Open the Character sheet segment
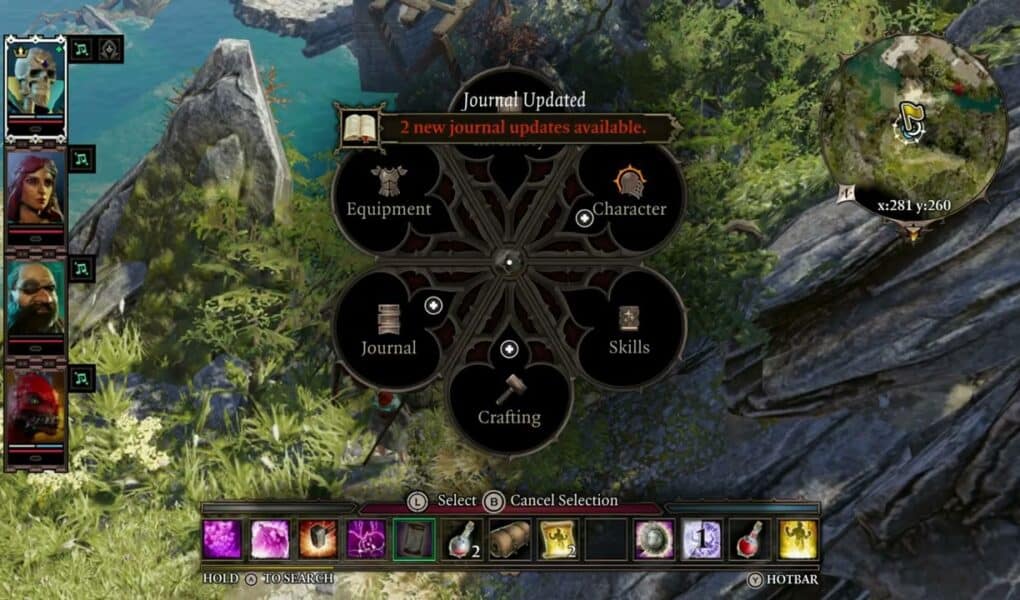Image resolution: width=1020 pixels, height=600 pixels. click(x=629, y=195)
